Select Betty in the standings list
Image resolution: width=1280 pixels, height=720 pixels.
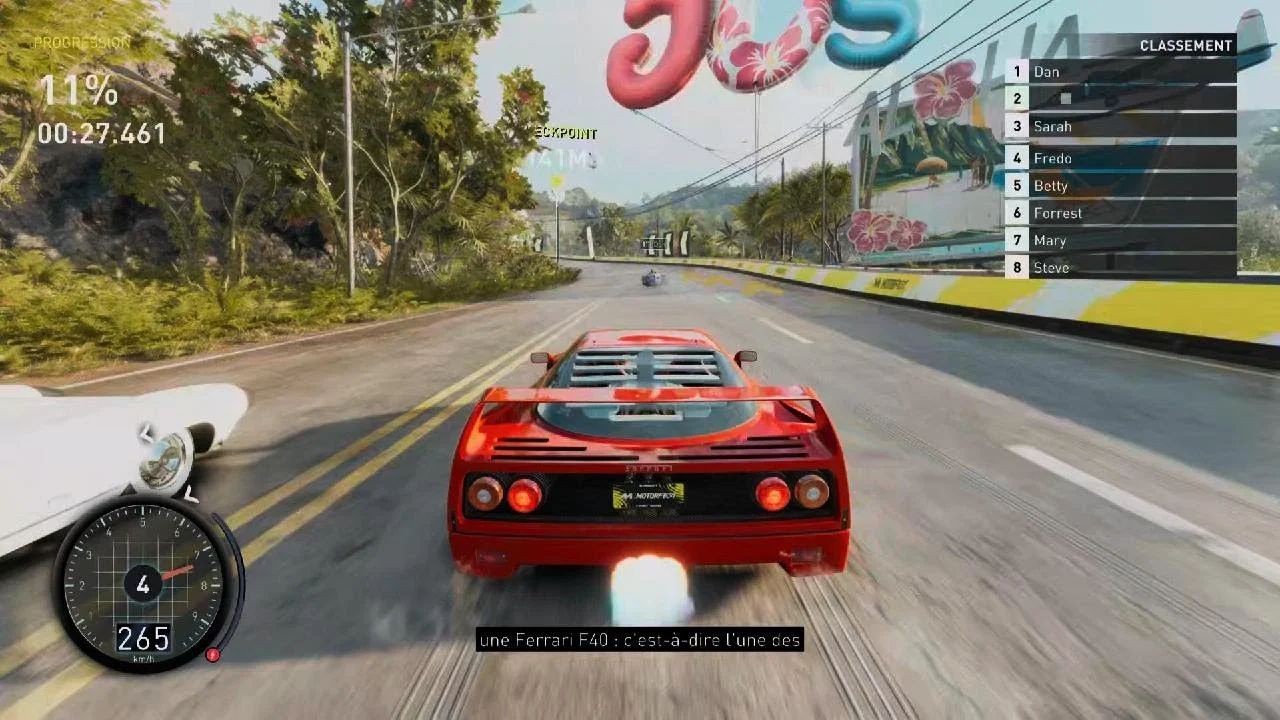pos(1120,185)
